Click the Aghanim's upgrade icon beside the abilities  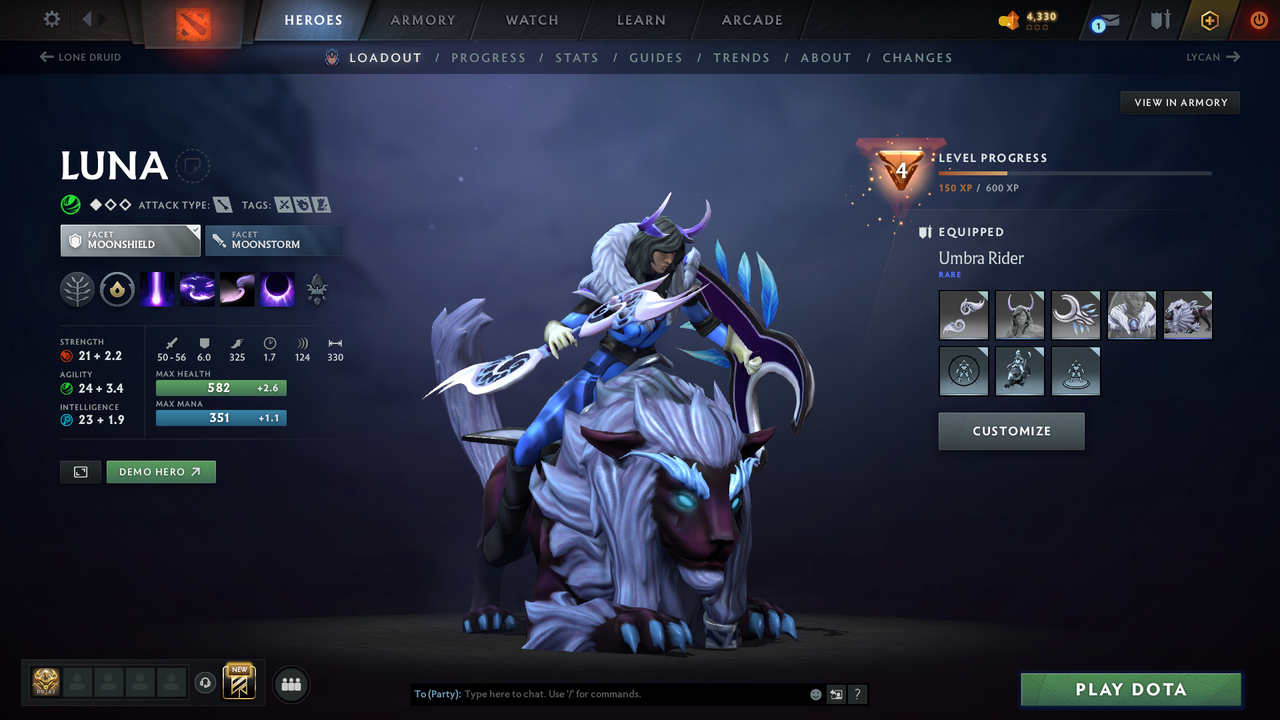pyautogui.click(x=316, y=289)
